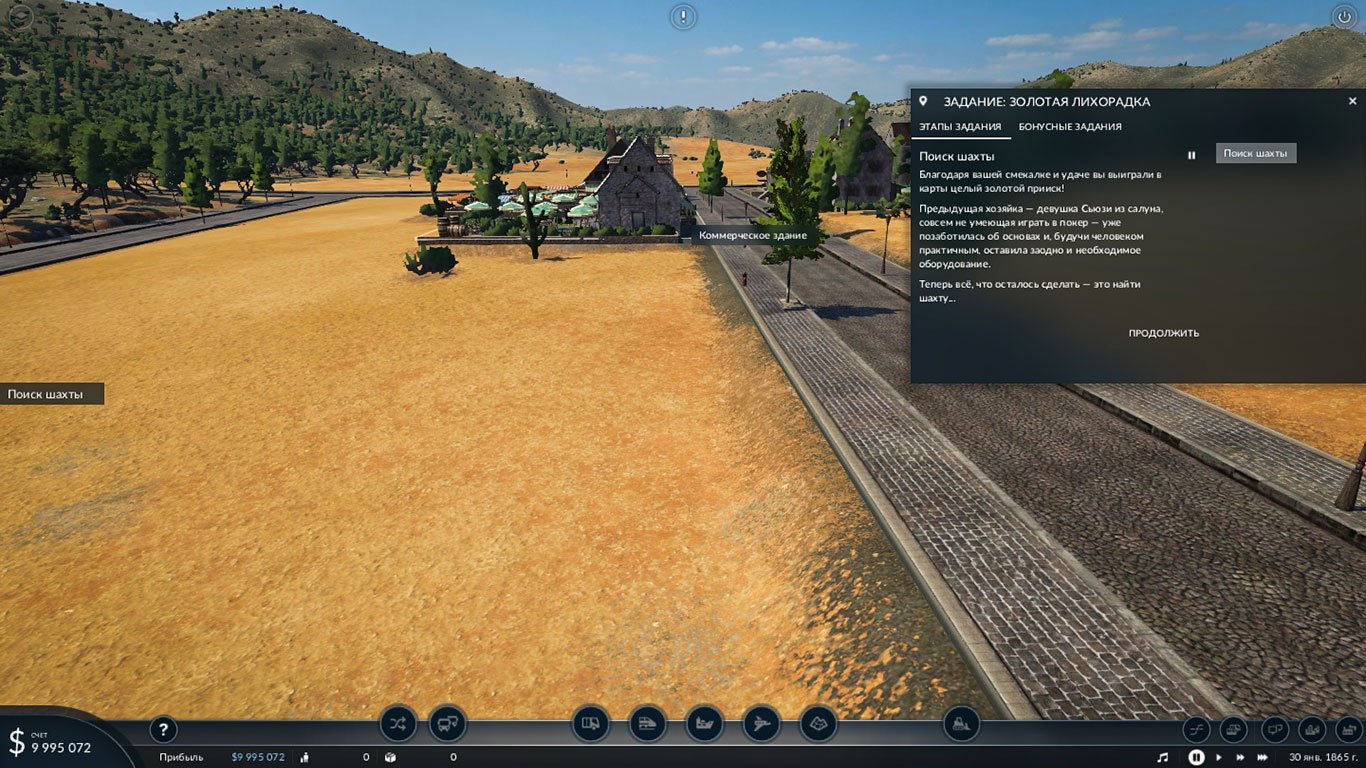The image size is (1366, 768).
Task: Open the towns overview icon
Action: point(1311,729)
